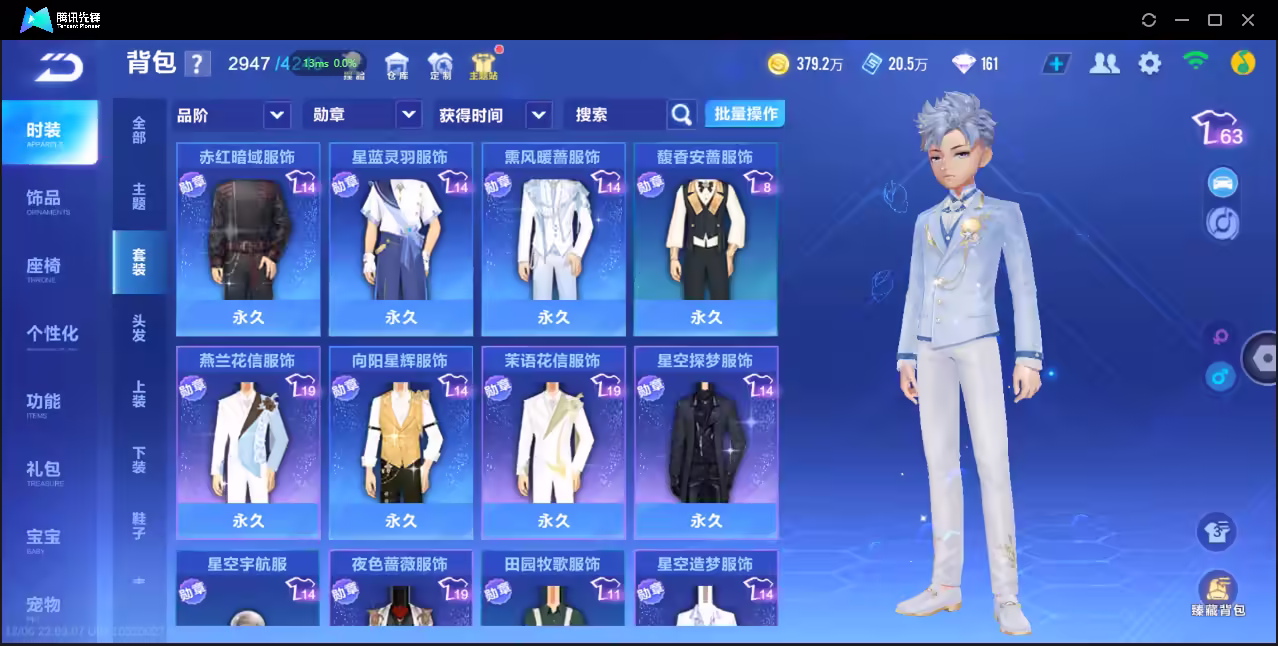
Task: Select the 星空探梦服饰 outfit
Action: tap(705, 441)
